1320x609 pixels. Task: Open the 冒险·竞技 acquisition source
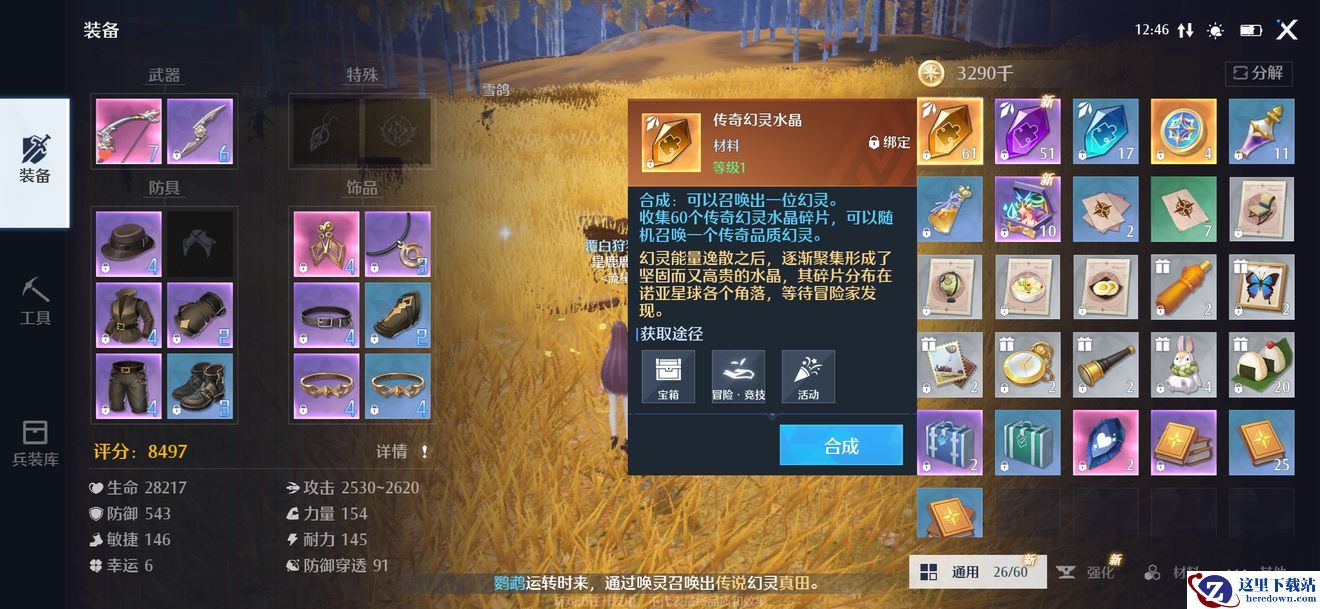click(738, 377)
